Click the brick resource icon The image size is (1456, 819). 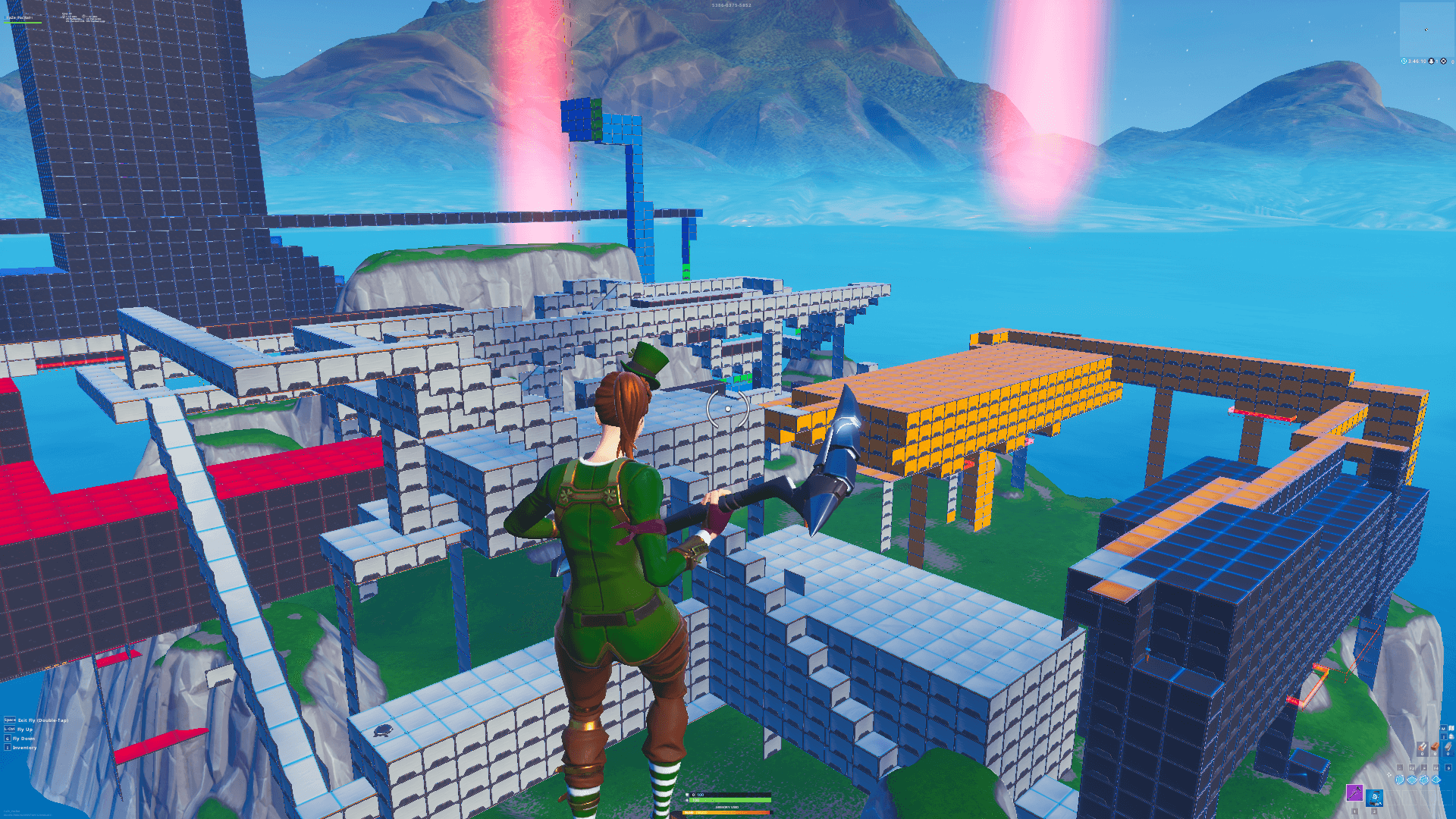[1435, 746]
